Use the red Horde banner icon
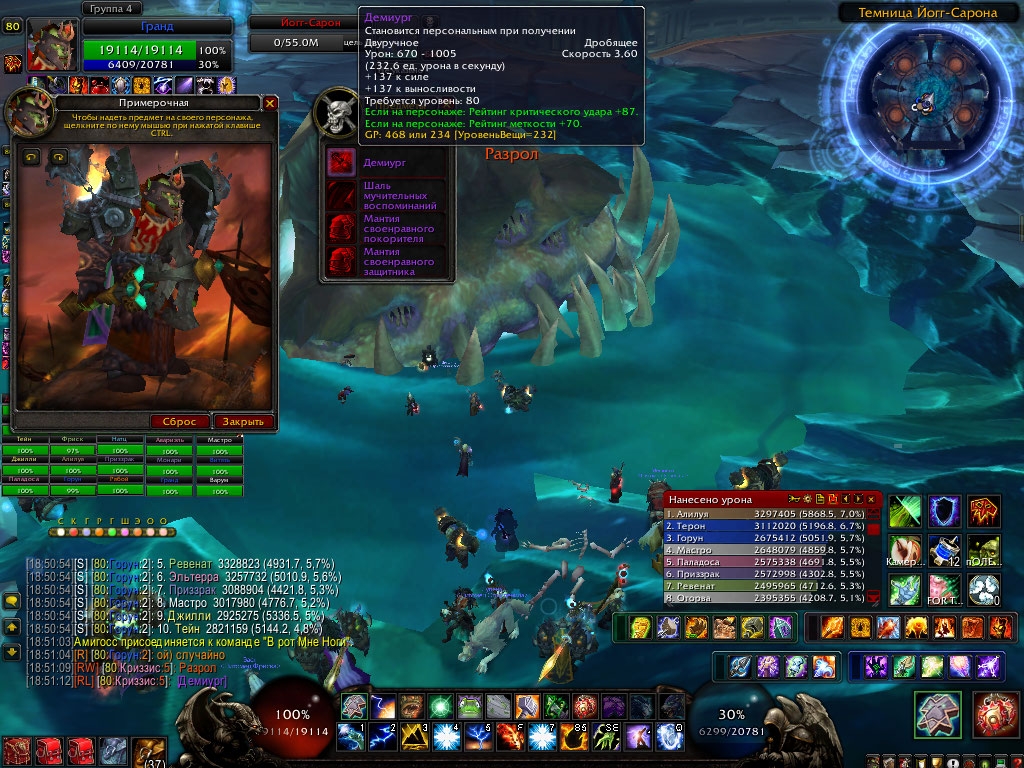1024x768 pixels. pyautogui.click(x=984, y=511)
